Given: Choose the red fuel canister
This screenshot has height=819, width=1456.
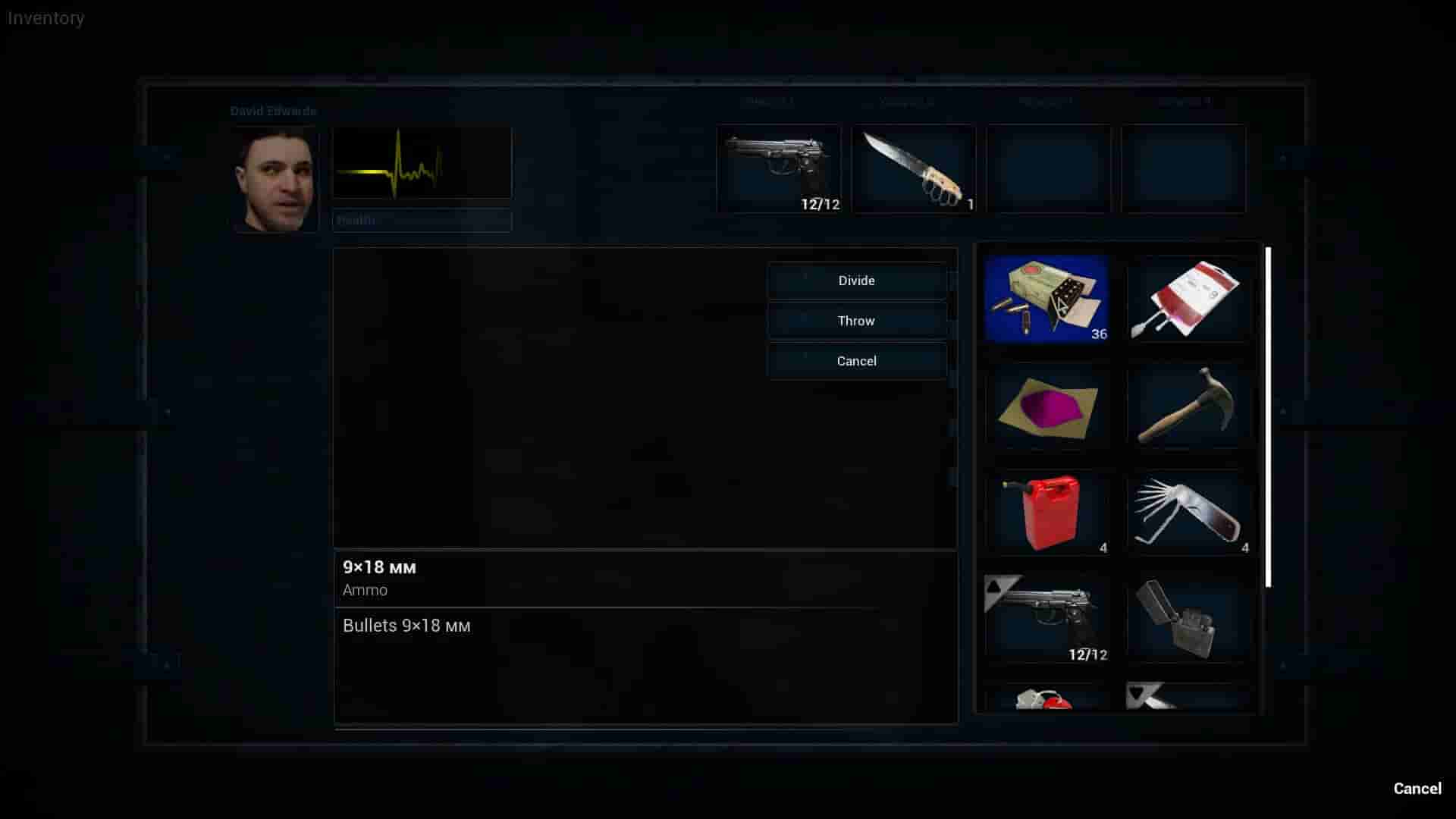Looking at the screenshot, I should [1046, 513].
